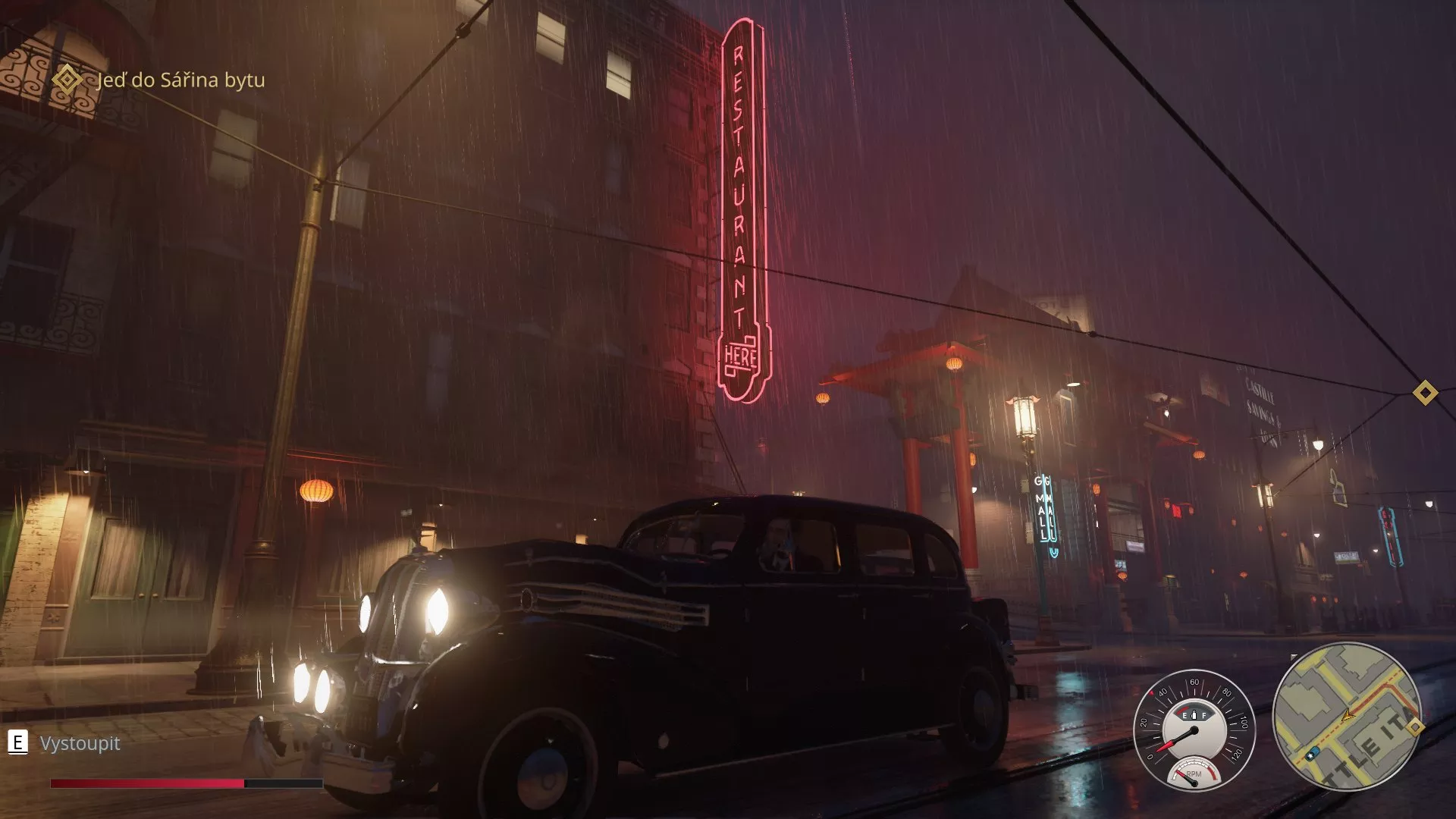Select the waypoint diamond on the right screen edge
This screenshot has height=819, width=1456.
click(1424, 392)
